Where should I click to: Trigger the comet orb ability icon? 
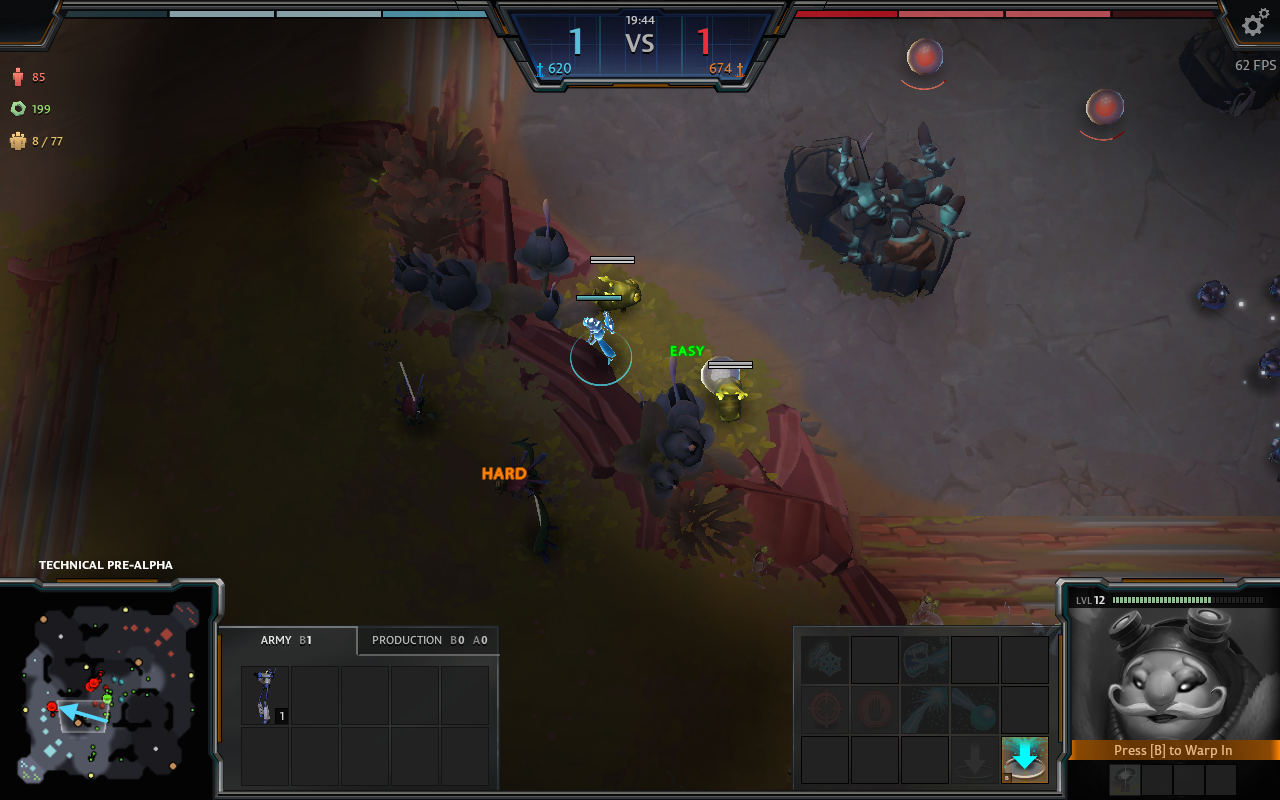click(x=975, y=710)
